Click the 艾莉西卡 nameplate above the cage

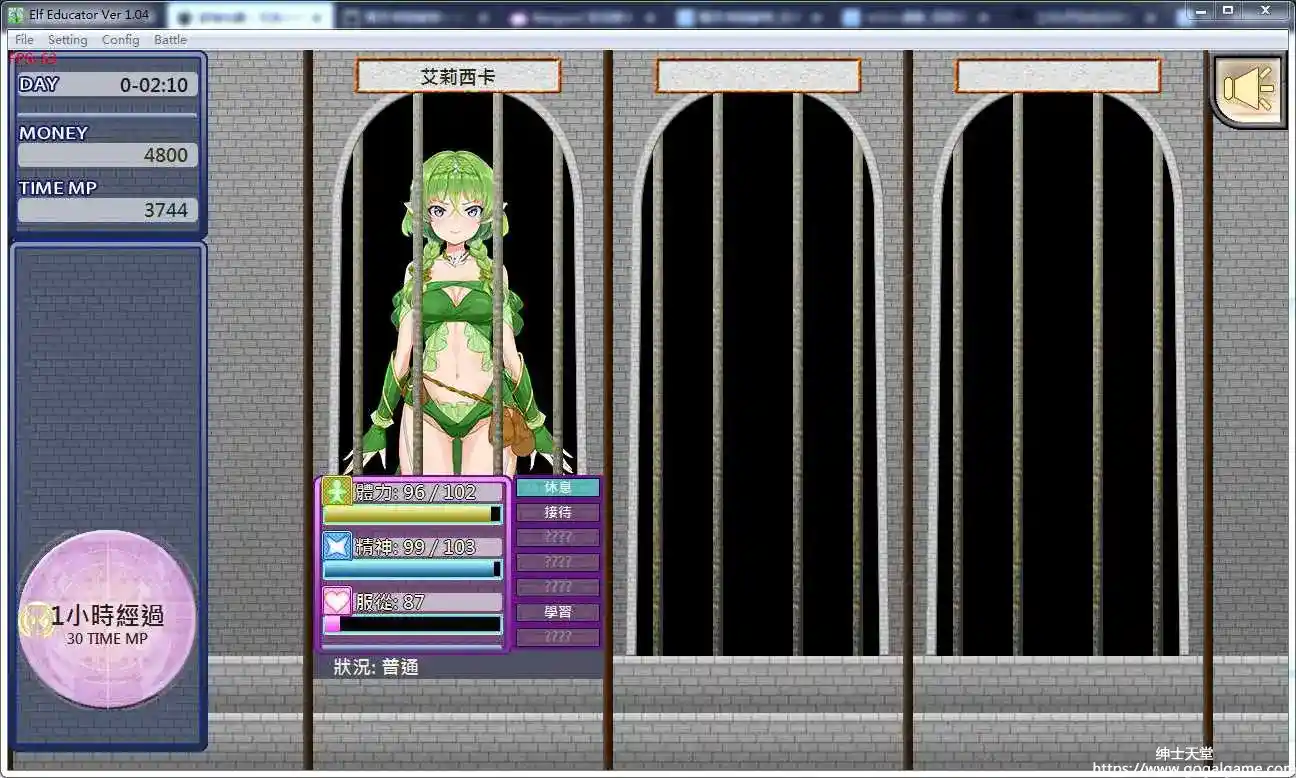[x=457, y=75]
